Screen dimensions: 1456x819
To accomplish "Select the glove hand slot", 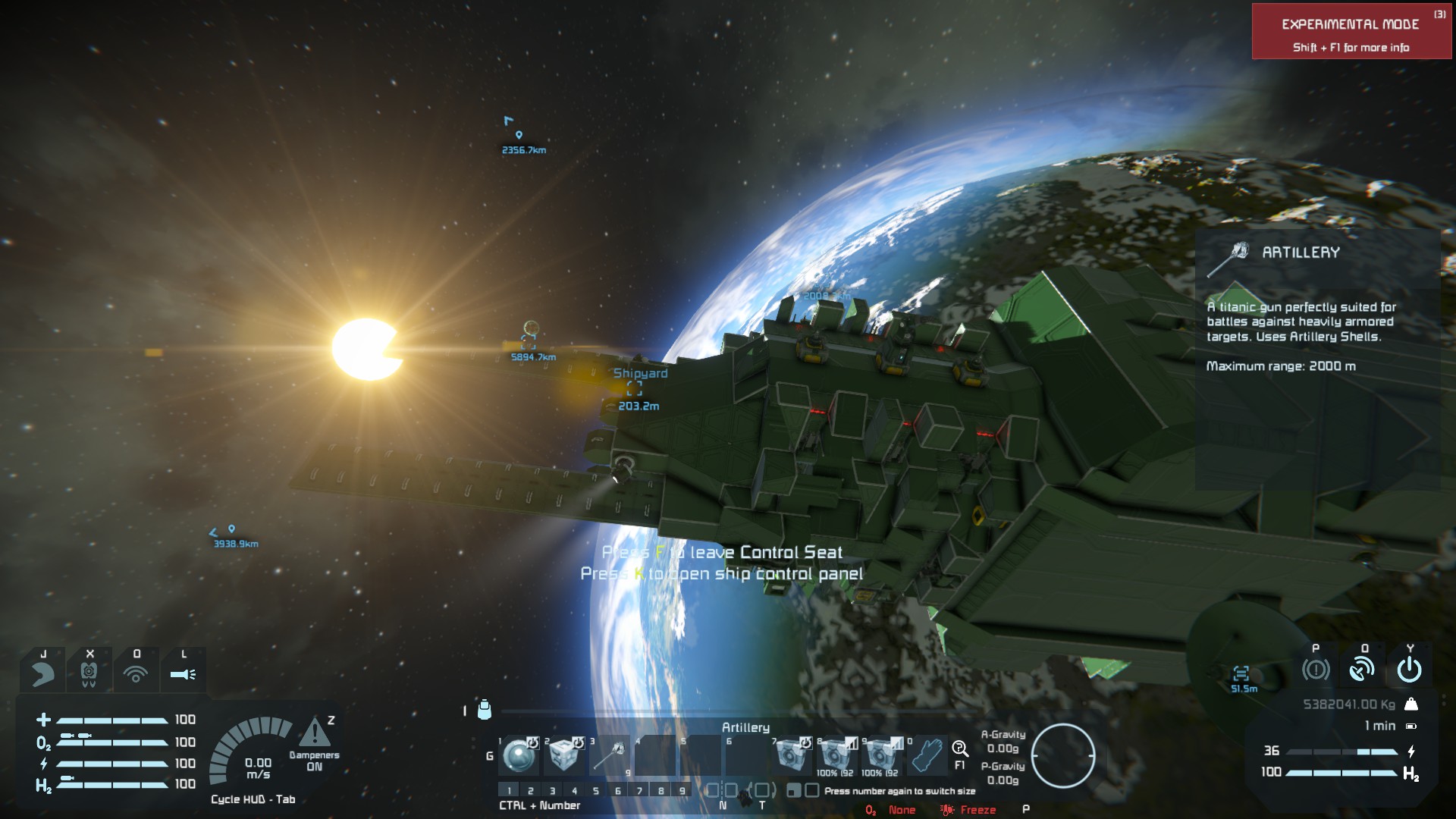I will pyautogui.click(x=926, y=755).
